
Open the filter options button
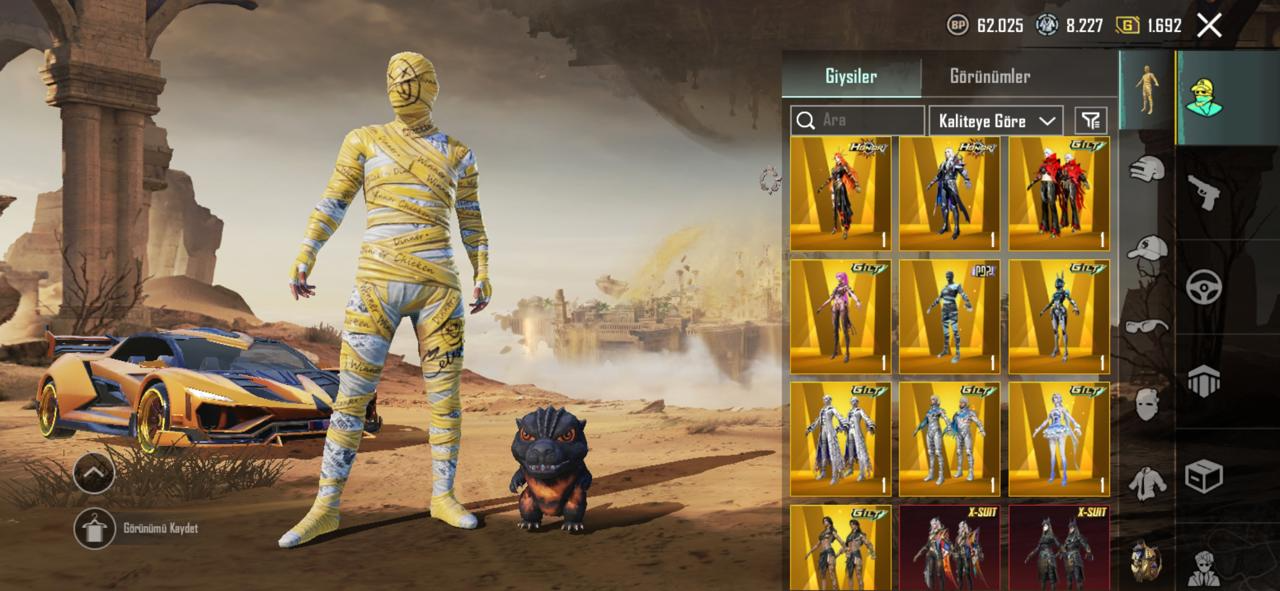pyautogui.click(x=1090, y=120)
